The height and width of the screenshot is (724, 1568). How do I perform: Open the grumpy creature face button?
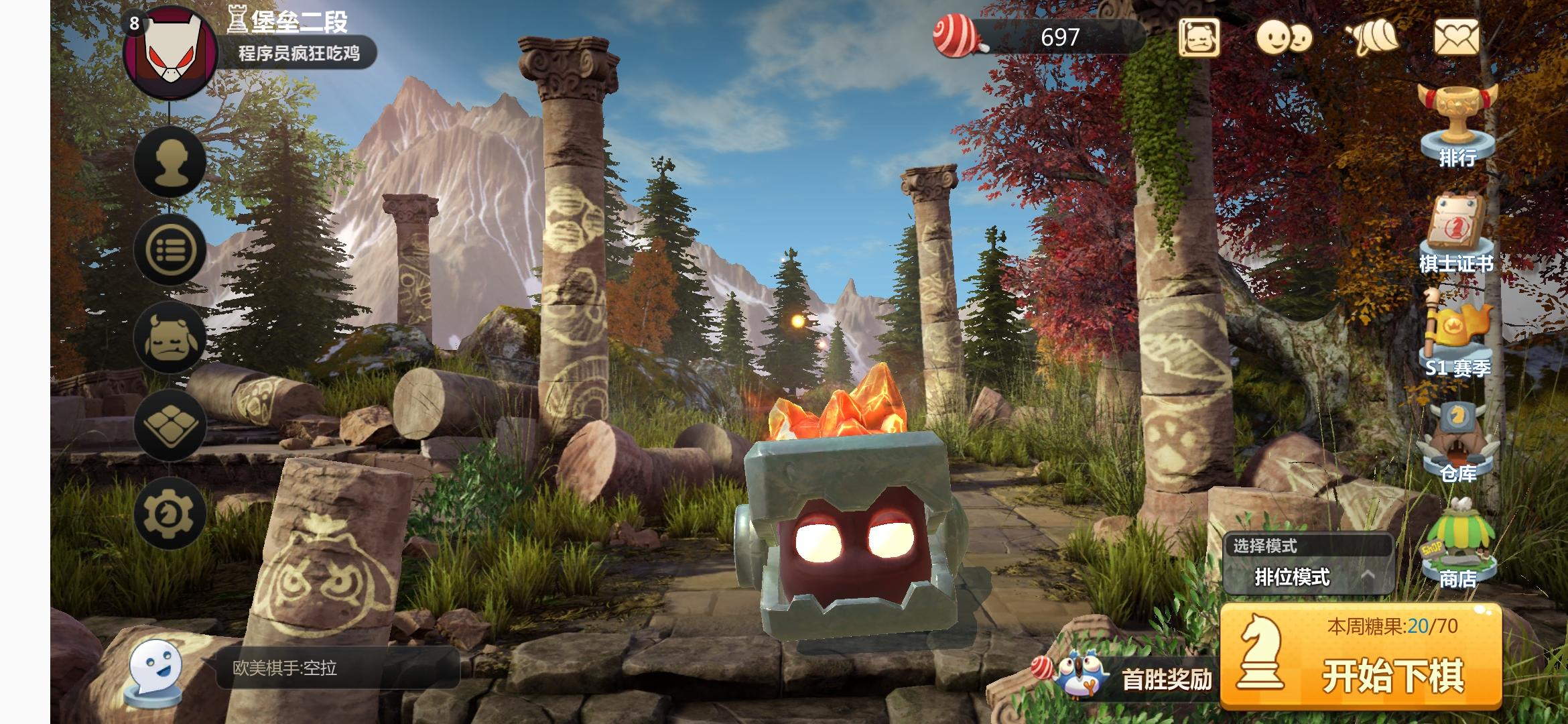[x=170, y=337]
